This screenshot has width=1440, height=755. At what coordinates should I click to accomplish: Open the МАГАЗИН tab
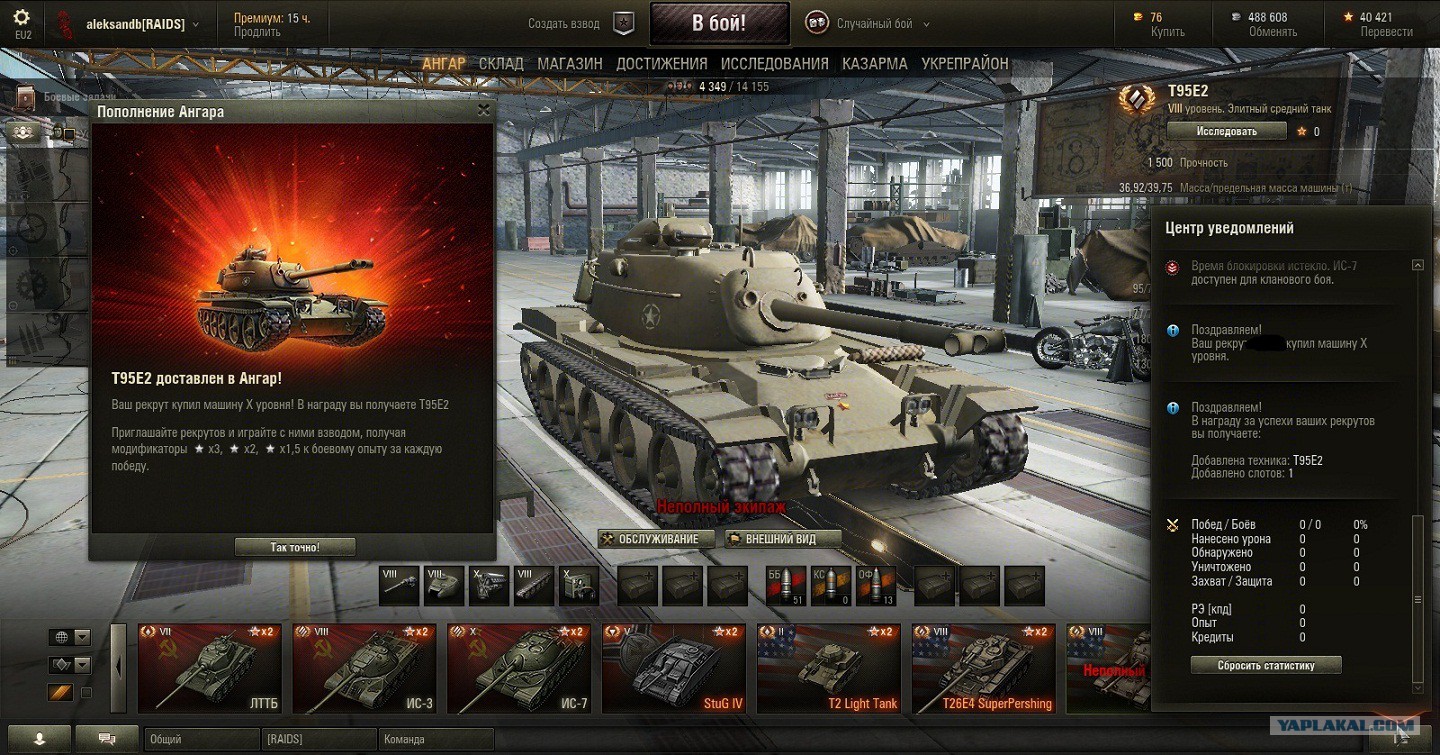tap(570, 63)
